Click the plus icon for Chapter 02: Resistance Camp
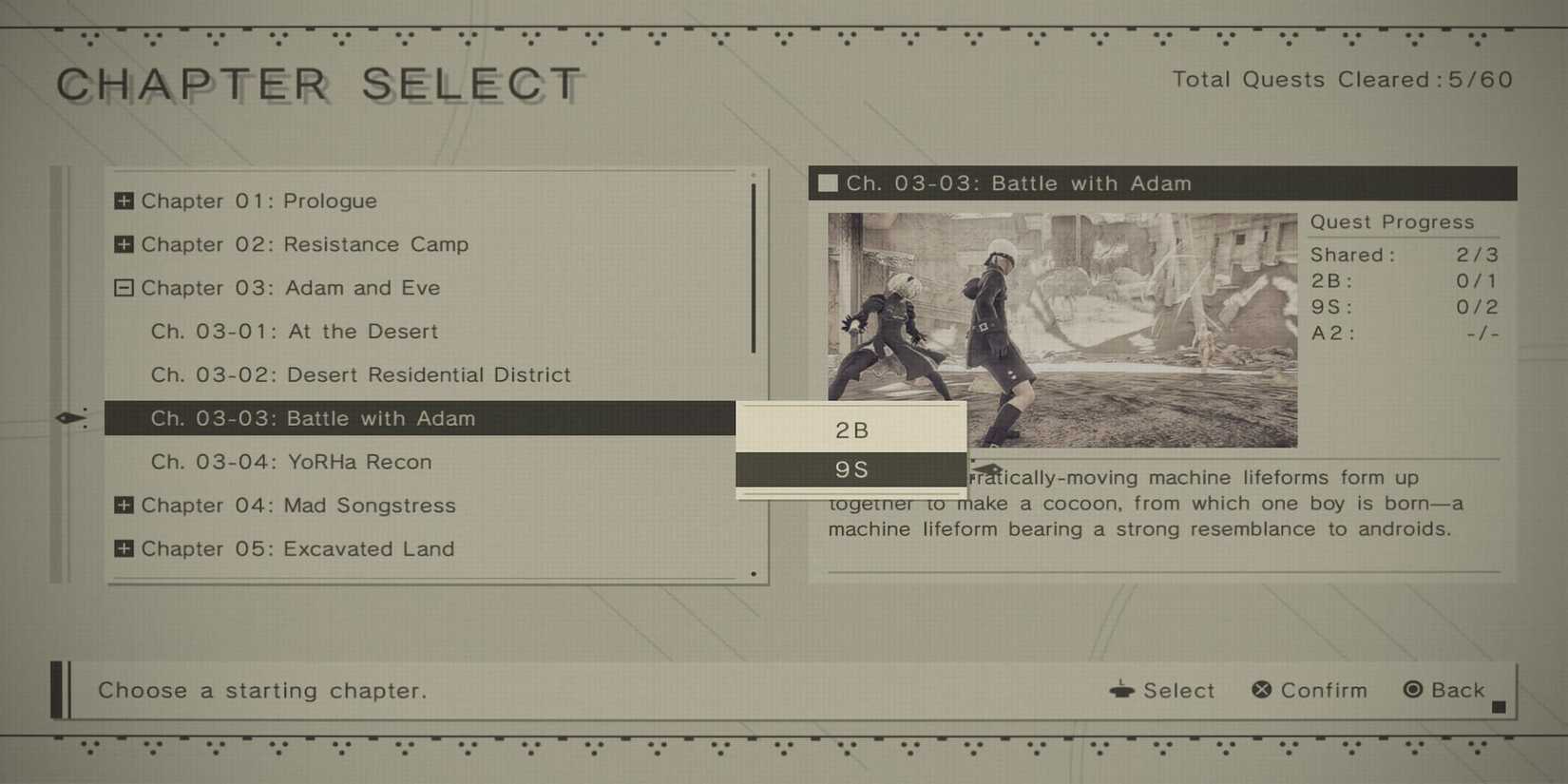 124,244
